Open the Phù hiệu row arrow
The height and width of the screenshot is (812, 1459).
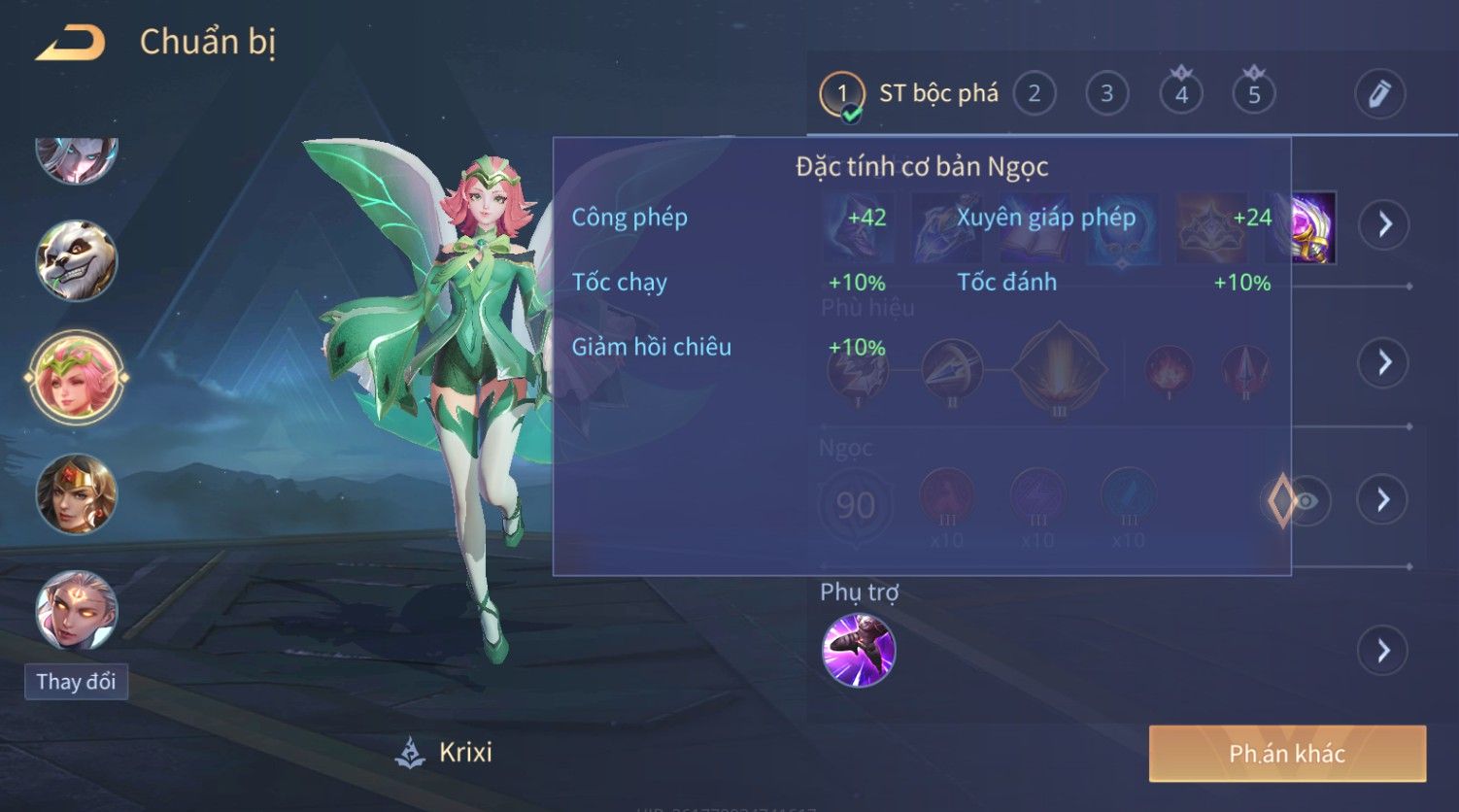coord(1384,362)
